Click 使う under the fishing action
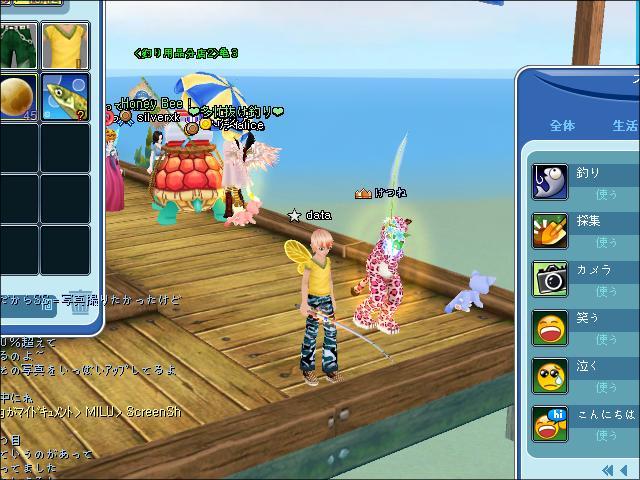This screenshot has width=640, height=480. pos(606,193)
